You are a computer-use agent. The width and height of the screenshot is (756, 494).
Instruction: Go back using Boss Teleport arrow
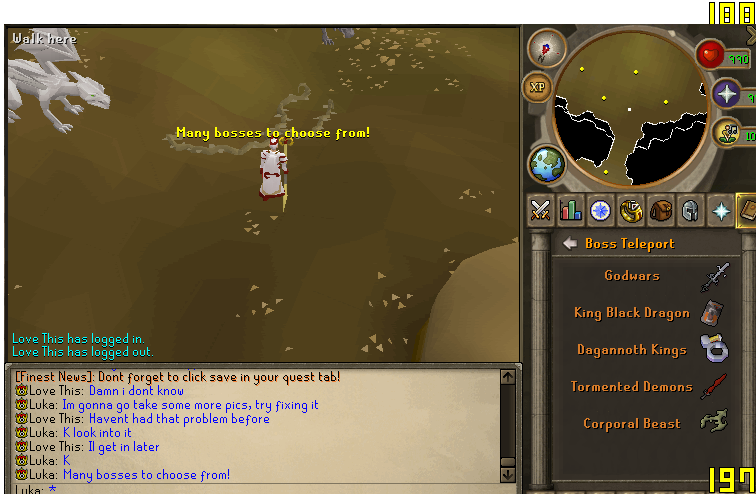pos(569,243)
